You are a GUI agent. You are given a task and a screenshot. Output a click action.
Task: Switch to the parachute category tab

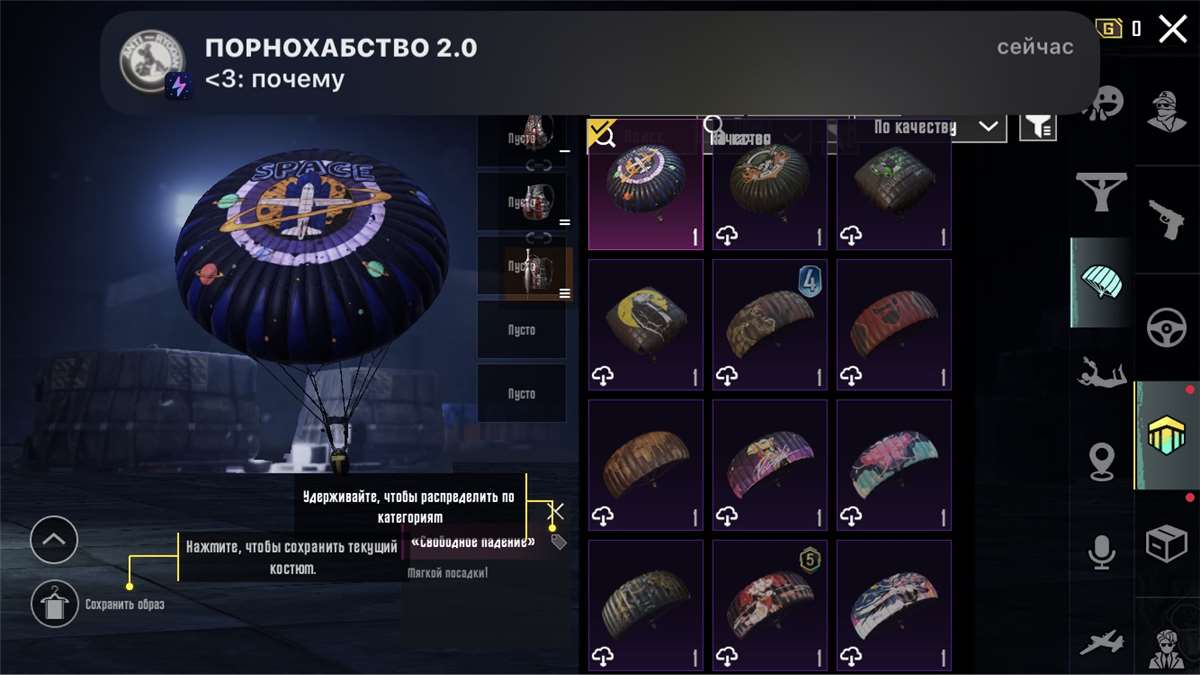point(1102,283)
